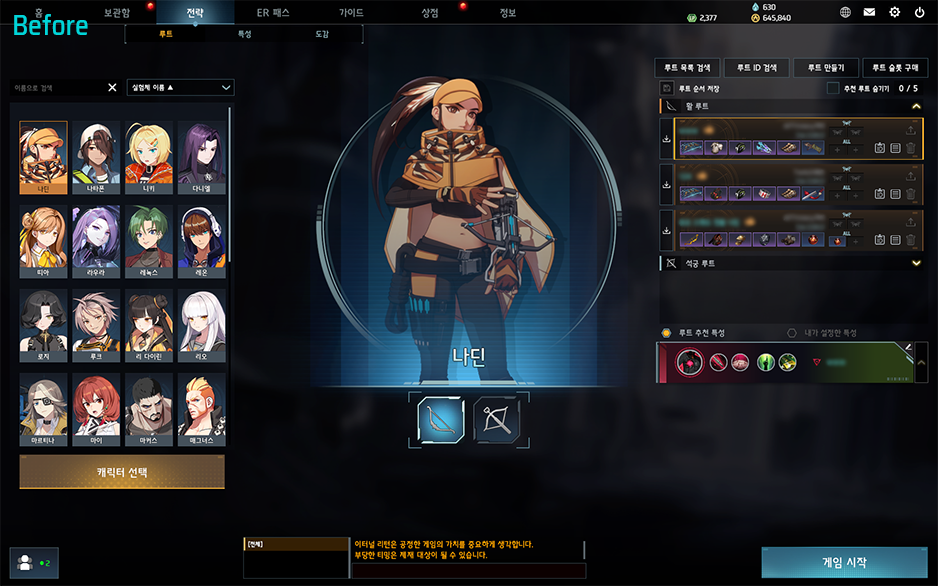Expand the 석궁 루트 section

916,263
